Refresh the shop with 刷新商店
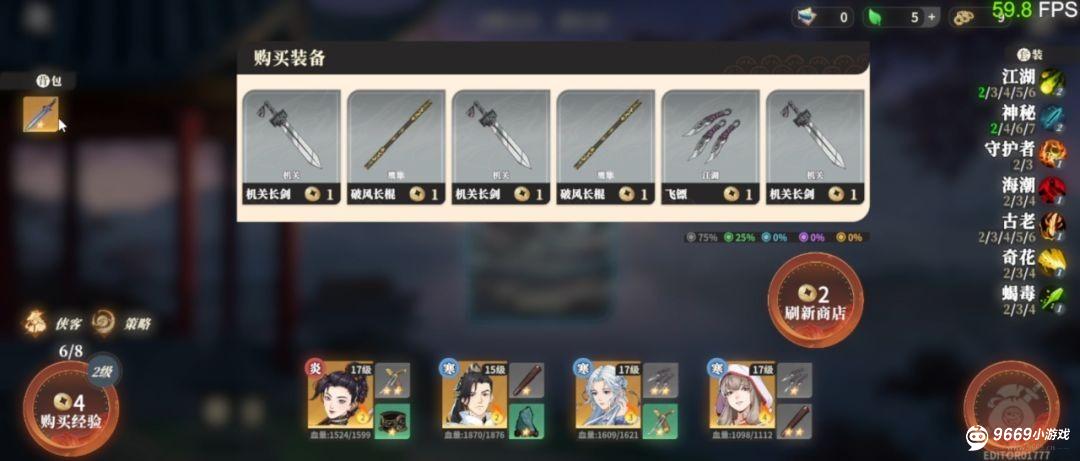This screenshot has width=1080, height=461. click(814, 302)
